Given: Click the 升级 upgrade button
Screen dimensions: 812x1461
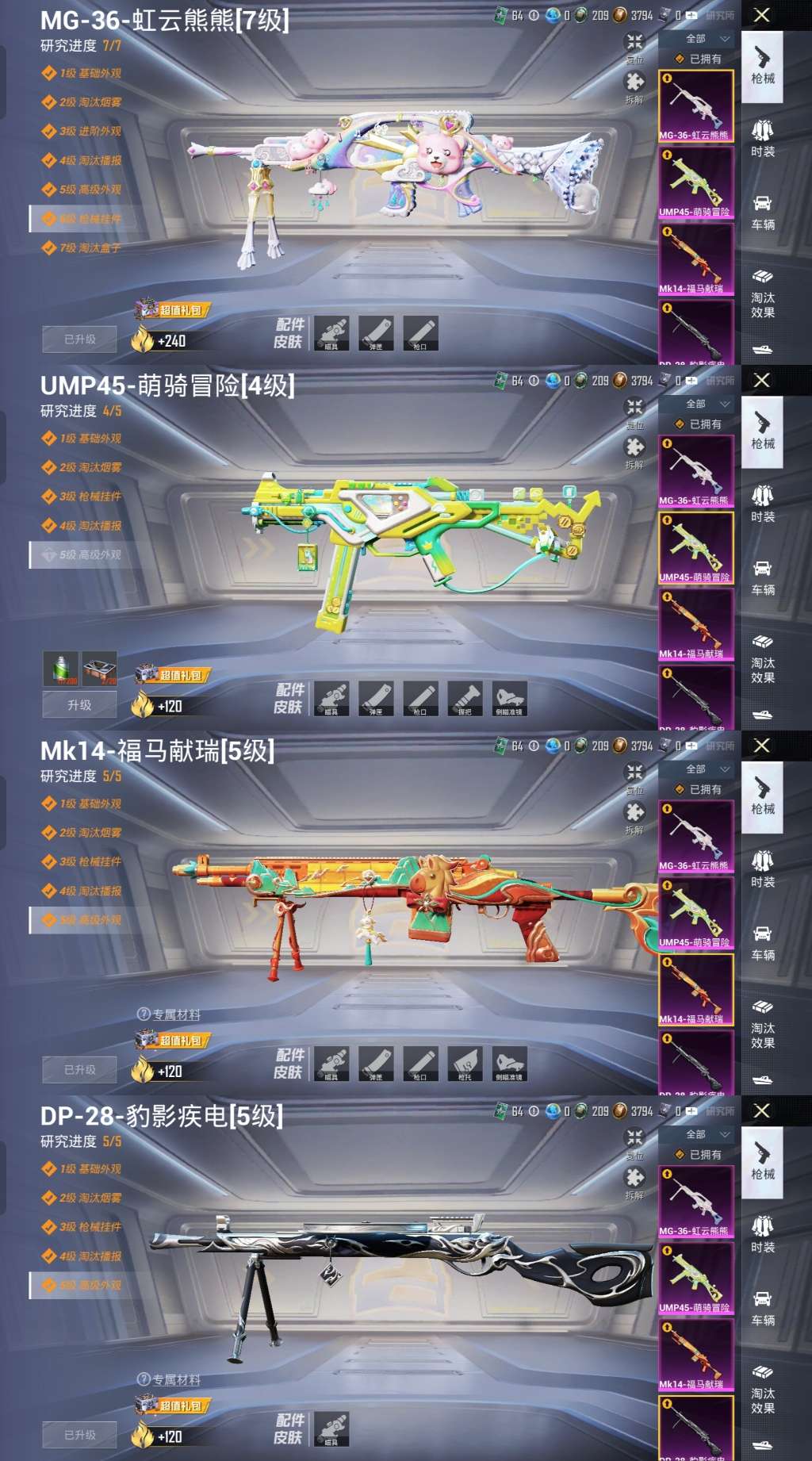Looking at the screenshot, I should click(x=79, y=704).
